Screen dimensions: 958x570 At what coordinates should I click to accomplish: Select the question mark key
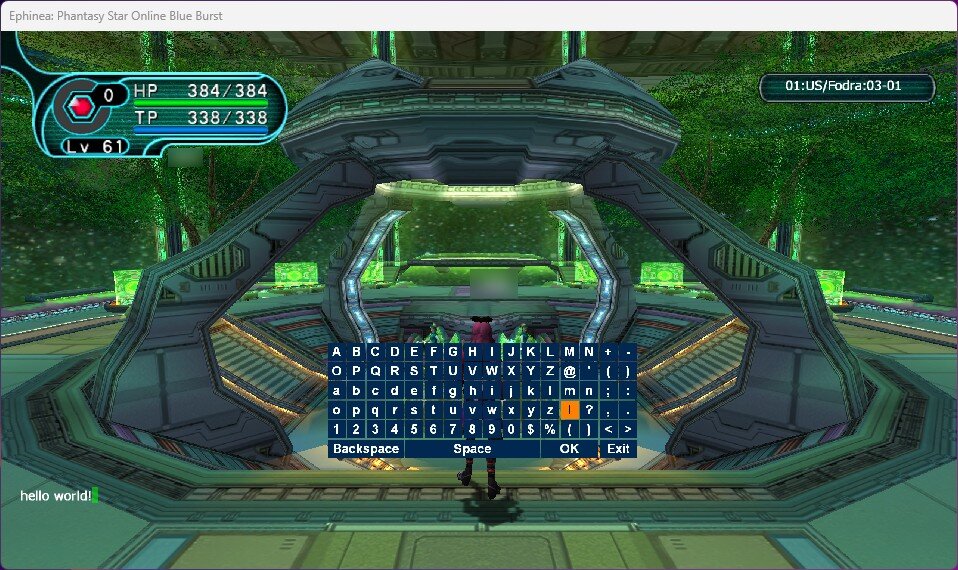[x=589, y=410]
